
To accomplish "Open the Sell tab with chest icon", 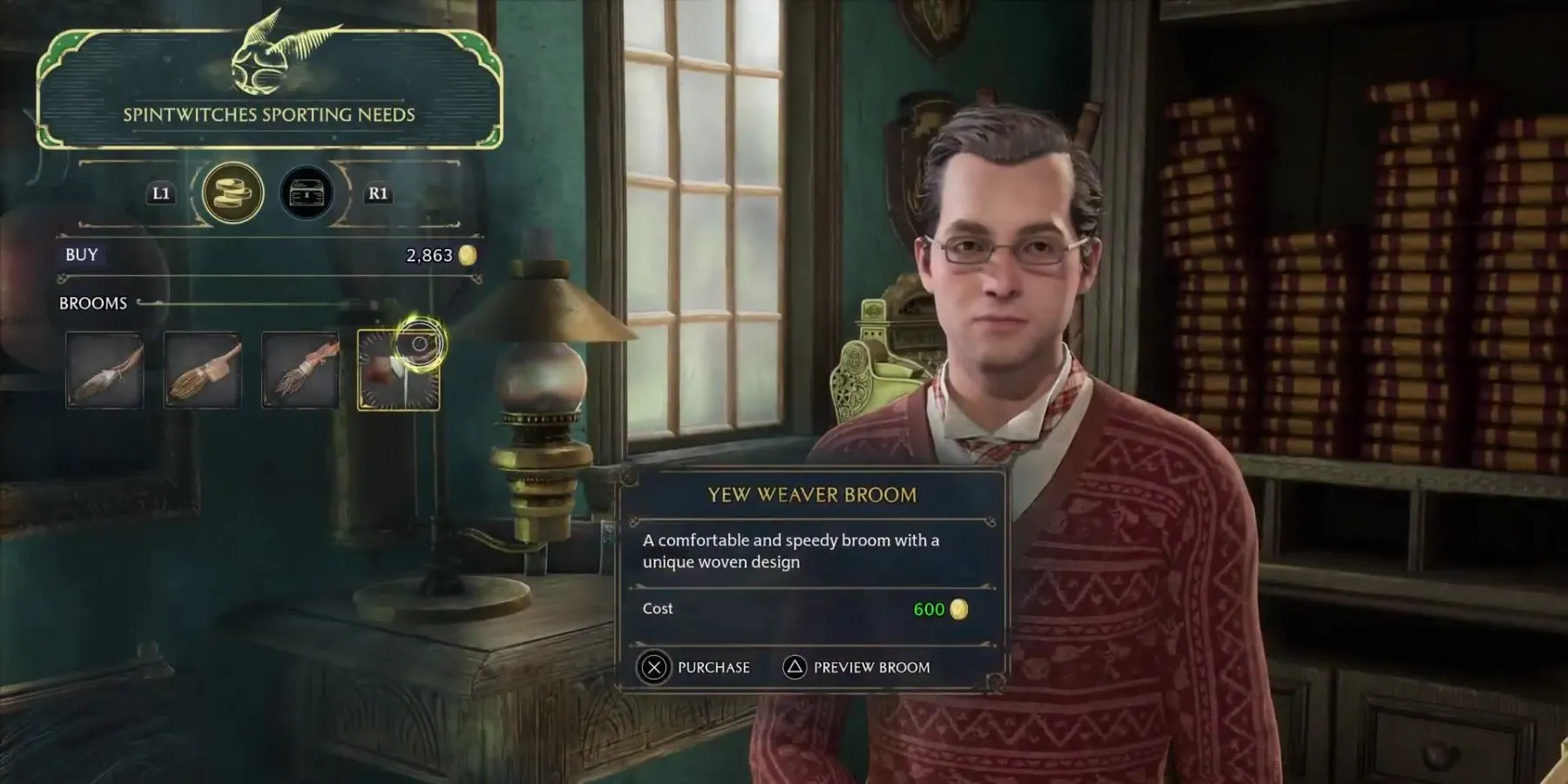I will [x=307, y=193].
